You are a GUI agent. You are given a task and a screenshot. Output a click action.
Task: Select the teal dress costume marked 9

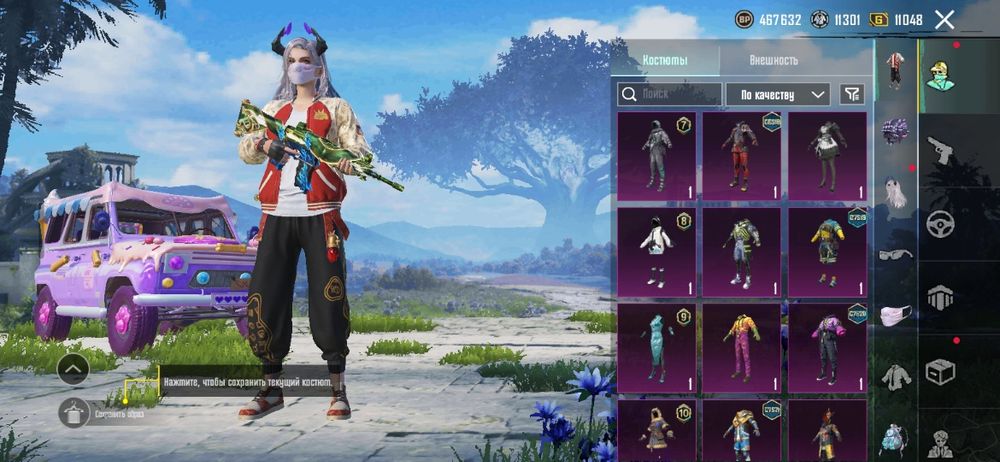(x=656, y=347)
